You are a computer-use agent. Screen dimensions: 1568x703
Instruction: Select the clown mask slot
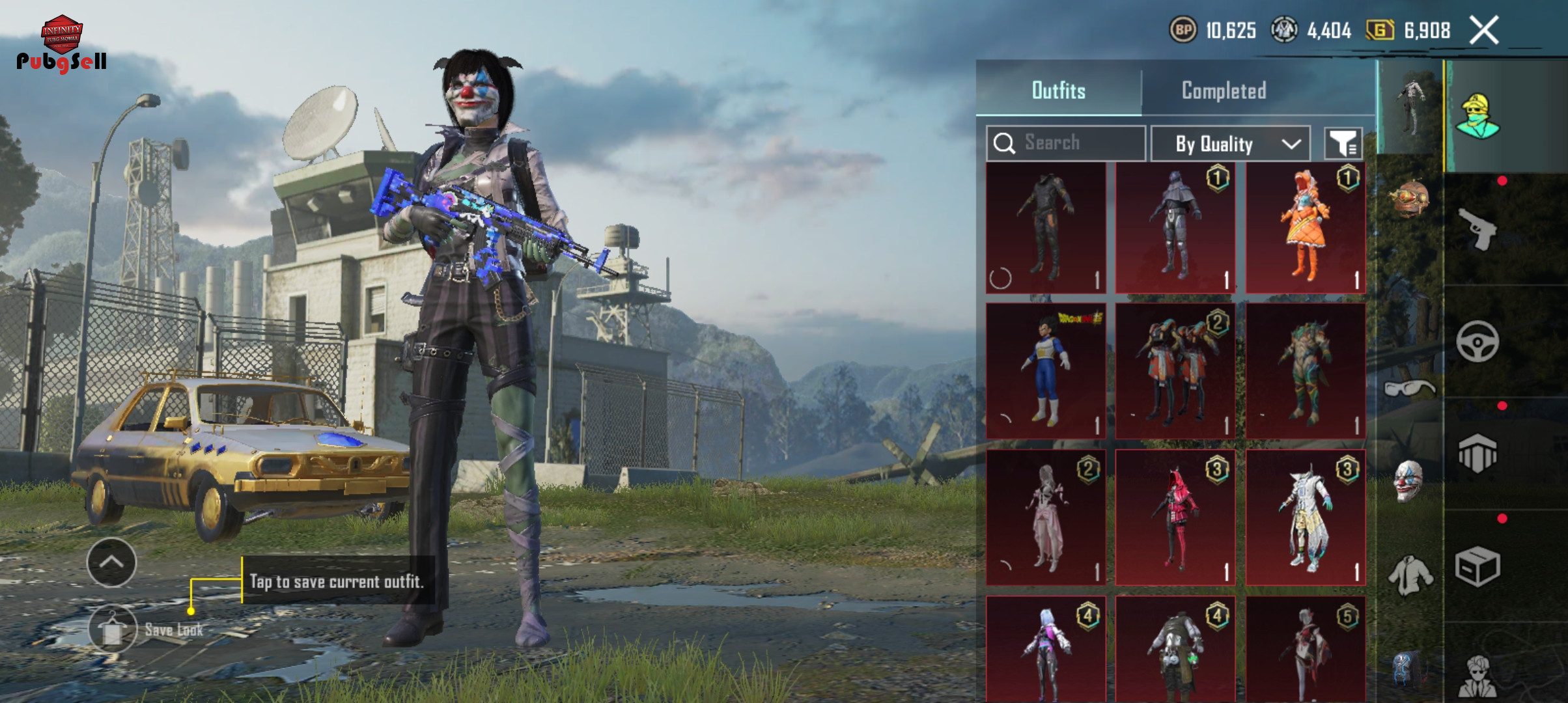(x=1408, y=480)
